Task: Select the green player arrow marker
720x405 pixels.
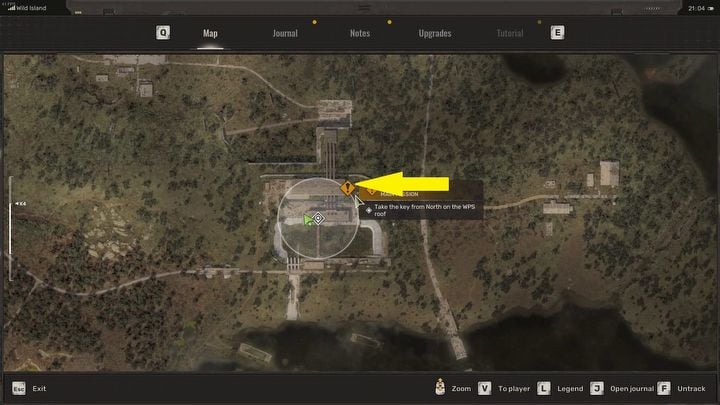Action: click(308, 219)
